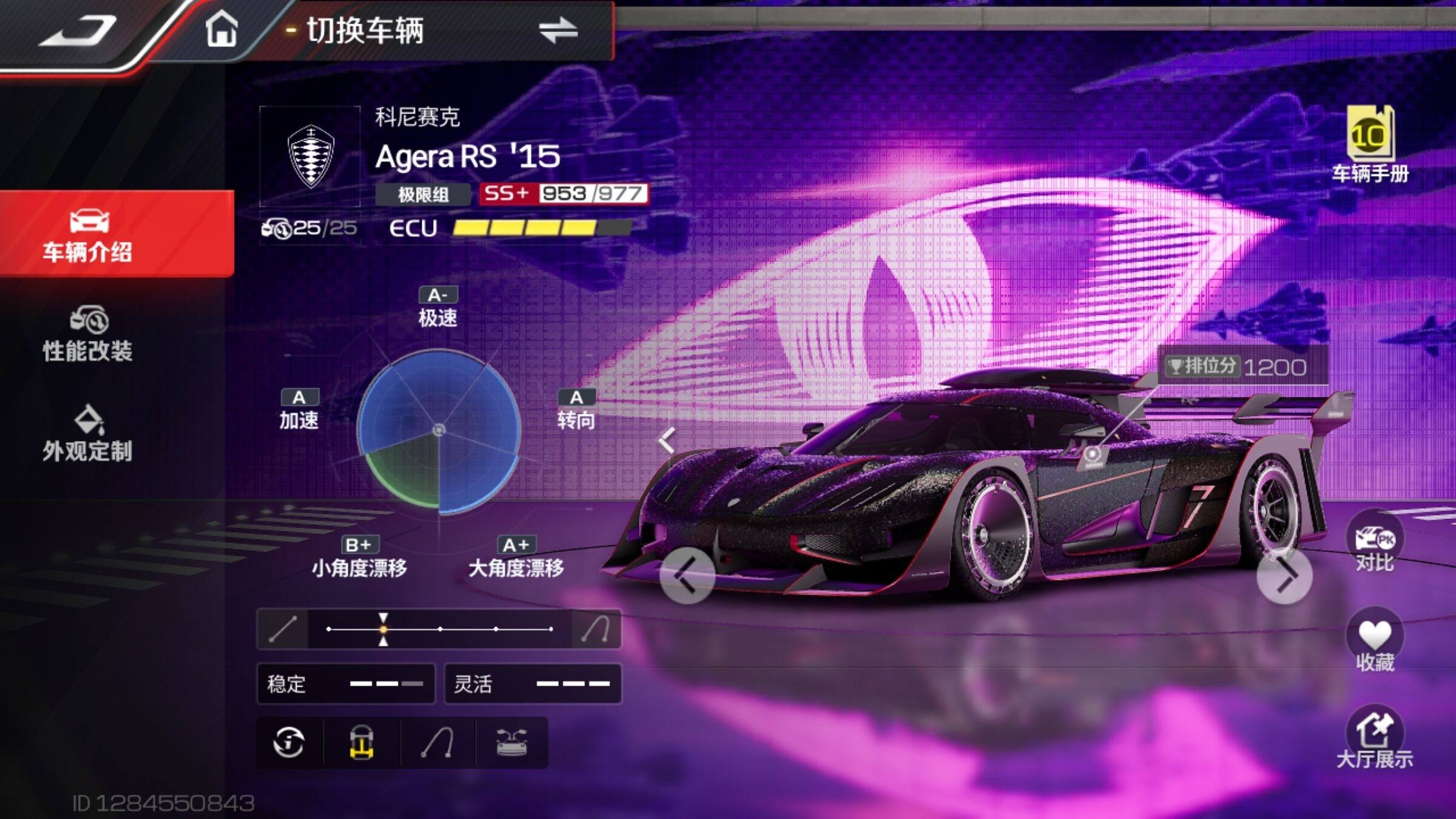Switch to the 性能改装 tab
Viewport: 1456px width, 819px height.
88,334
